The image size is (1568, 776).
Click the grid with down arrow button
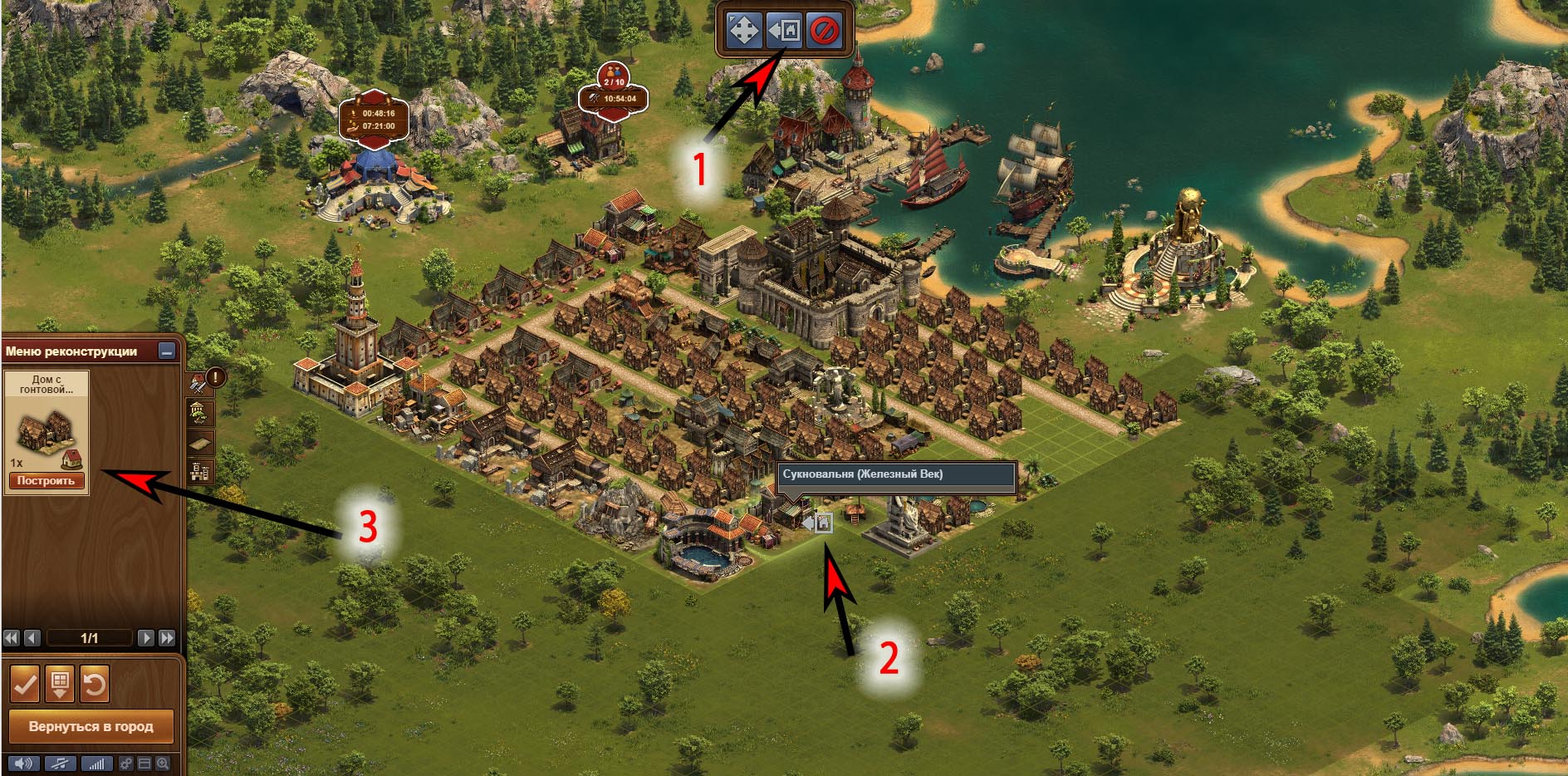coord(60,685)
